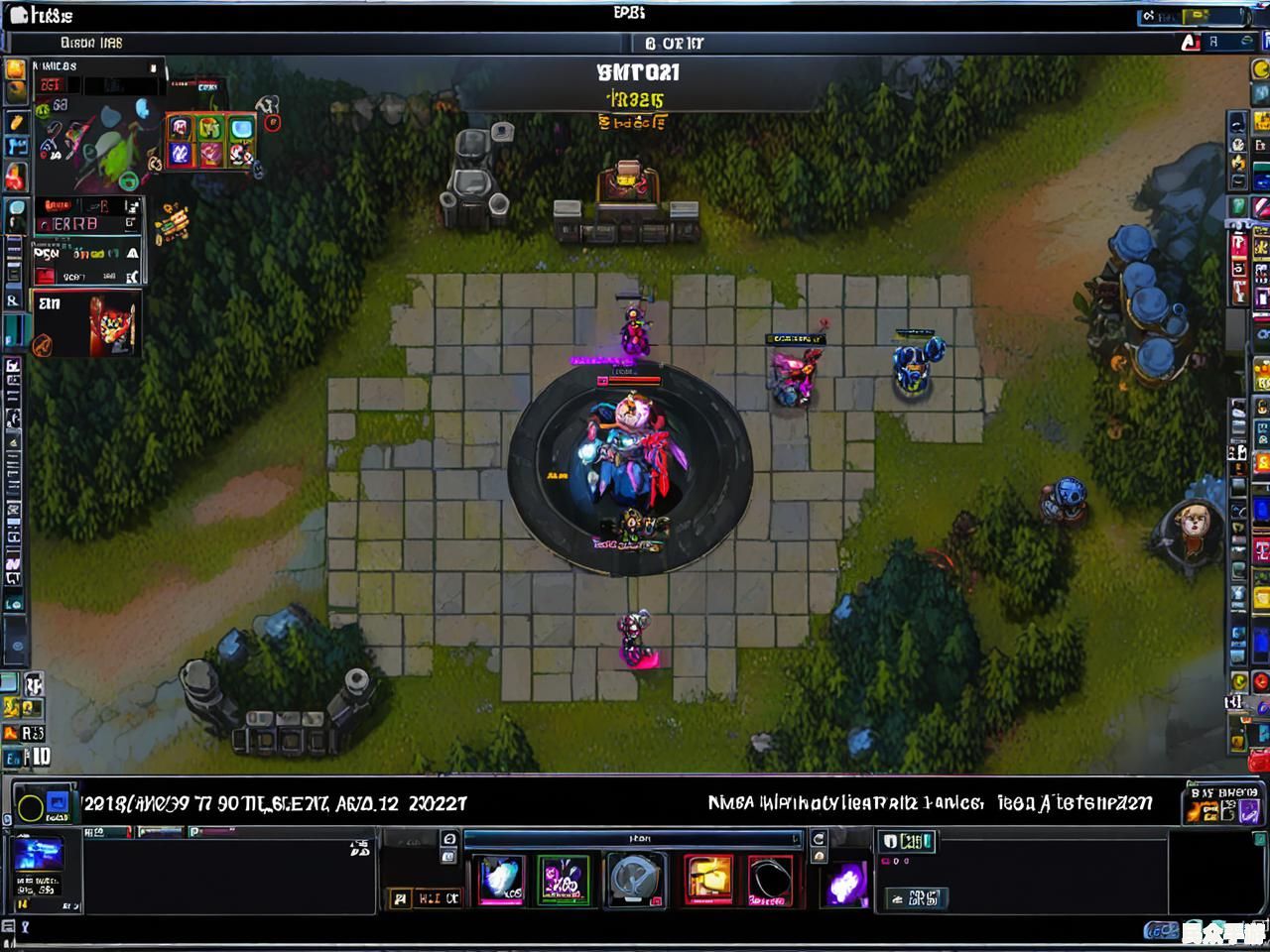
Task: Use the yellow golden ability icon
Action: point(708,880)
